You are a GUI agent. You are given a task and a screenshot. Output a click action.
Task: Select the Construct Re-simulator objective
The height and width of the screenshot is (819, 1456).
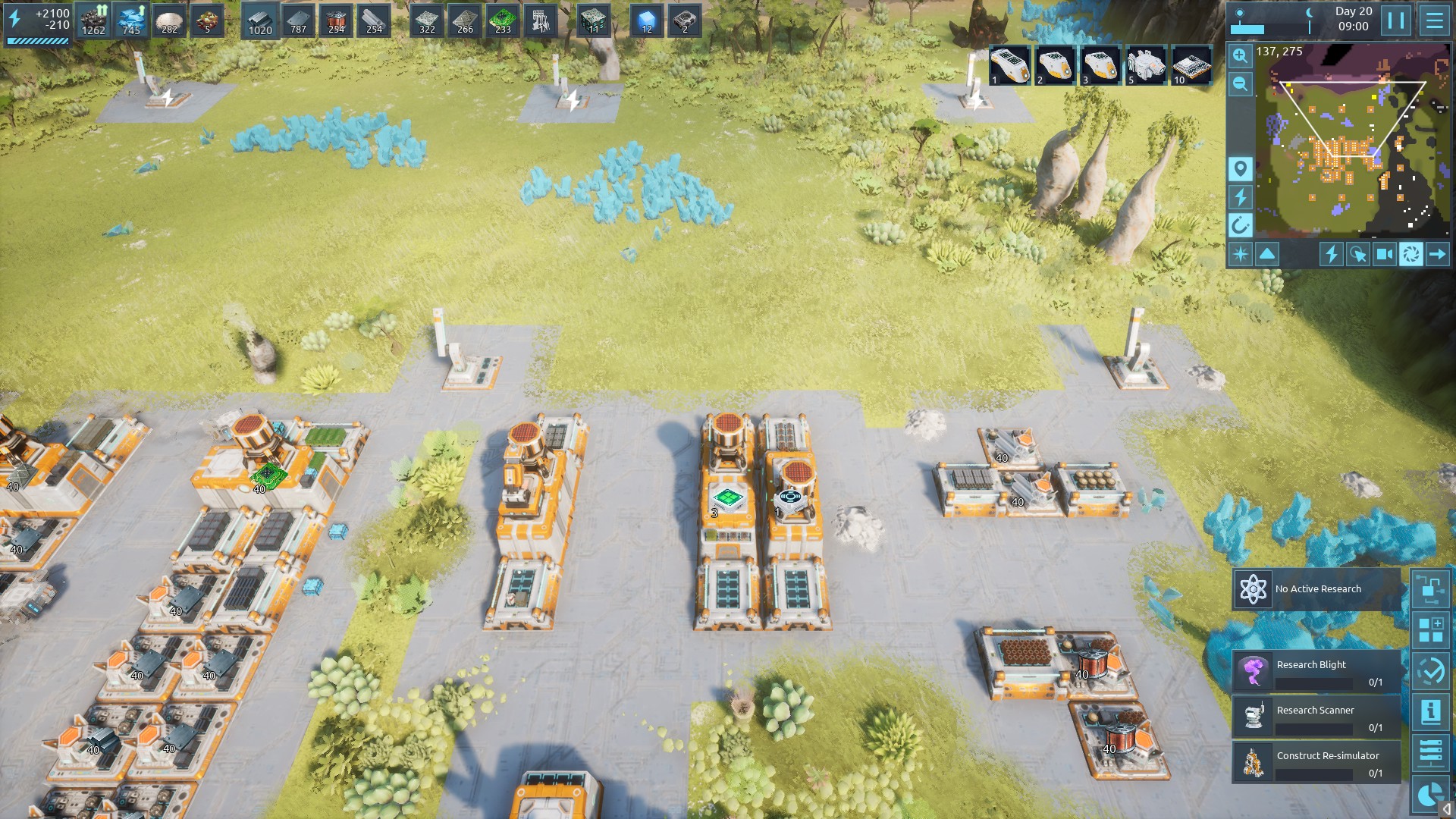tap(1316, 763)
